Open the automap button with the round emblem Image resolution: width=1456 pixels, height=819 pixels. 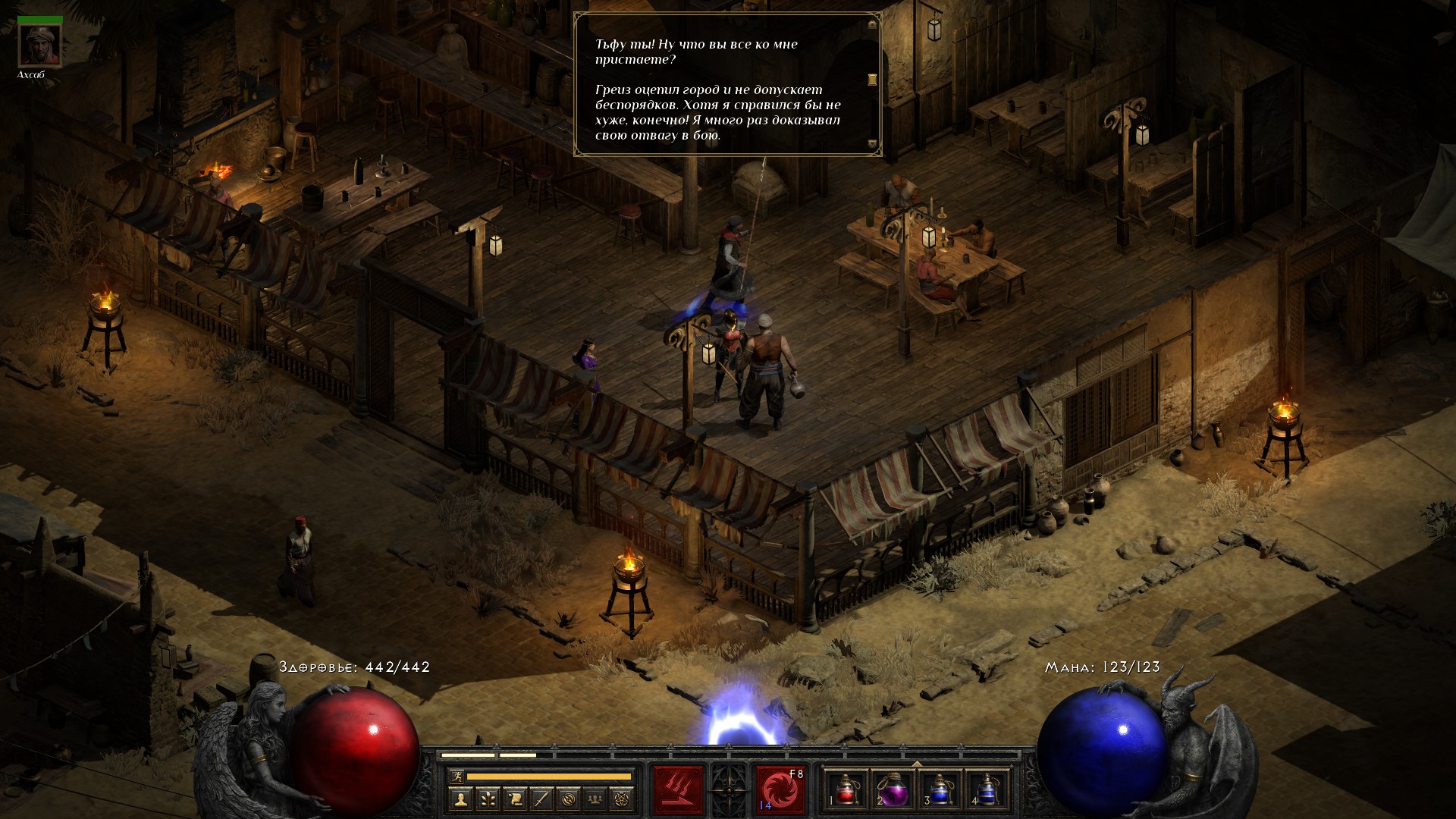569,799
